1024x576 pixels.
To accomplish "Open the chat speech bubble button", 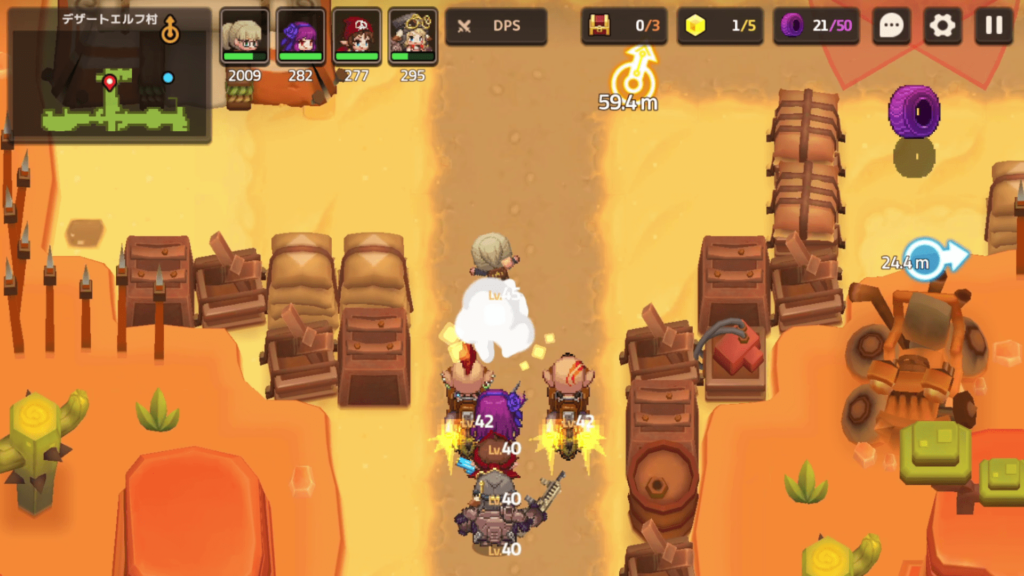I will 890,26.
